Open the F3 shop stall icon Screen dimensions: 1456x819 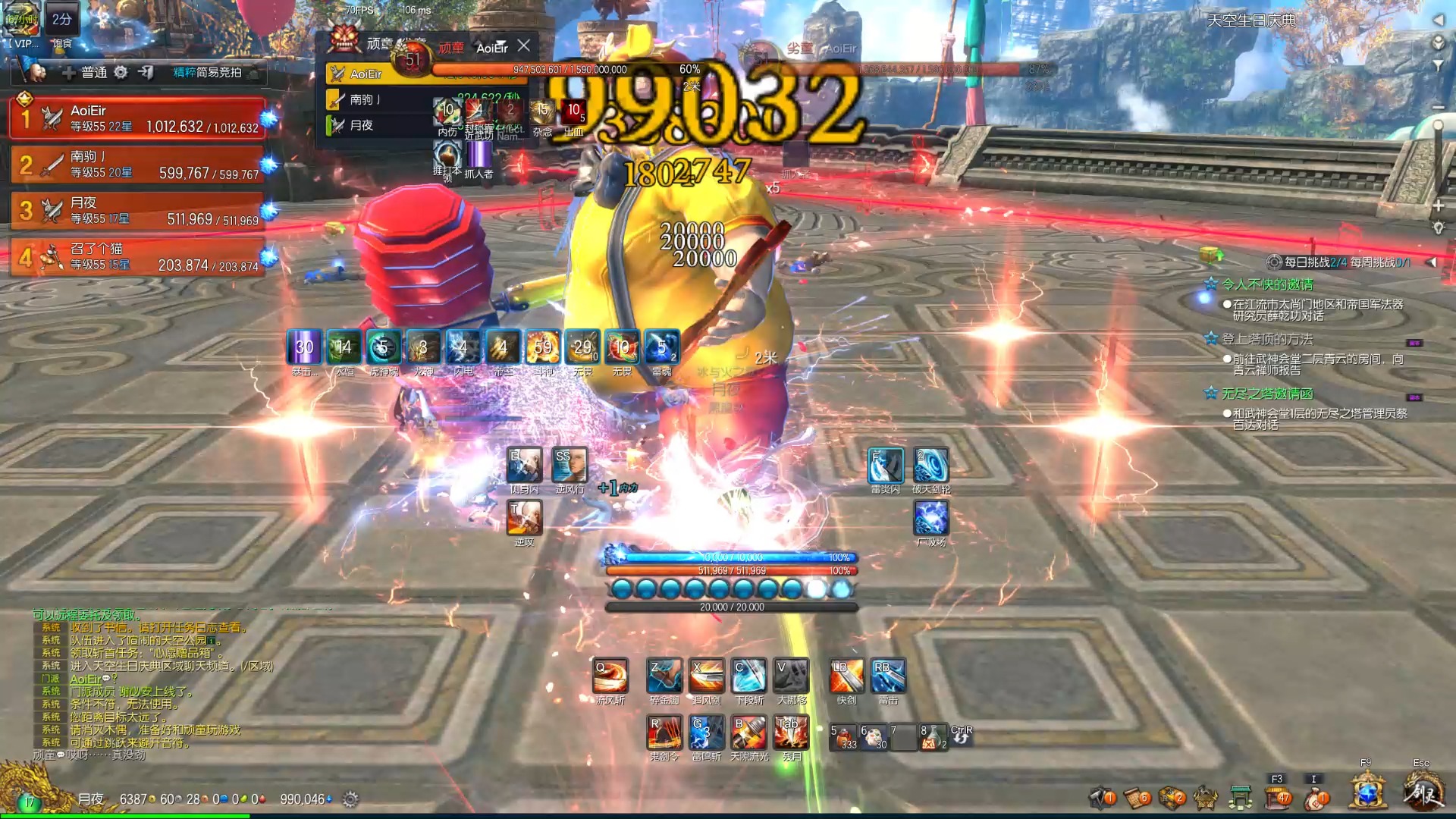1278,797
